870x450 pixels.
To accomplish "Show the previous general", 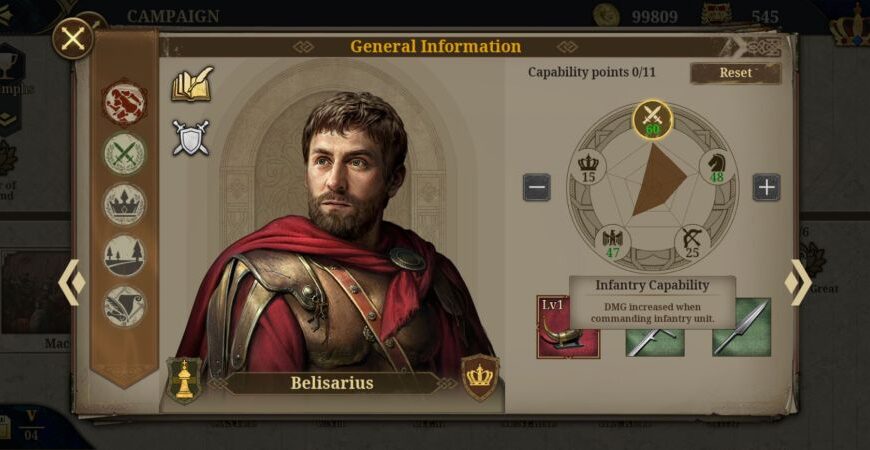I will pos(71,283).
